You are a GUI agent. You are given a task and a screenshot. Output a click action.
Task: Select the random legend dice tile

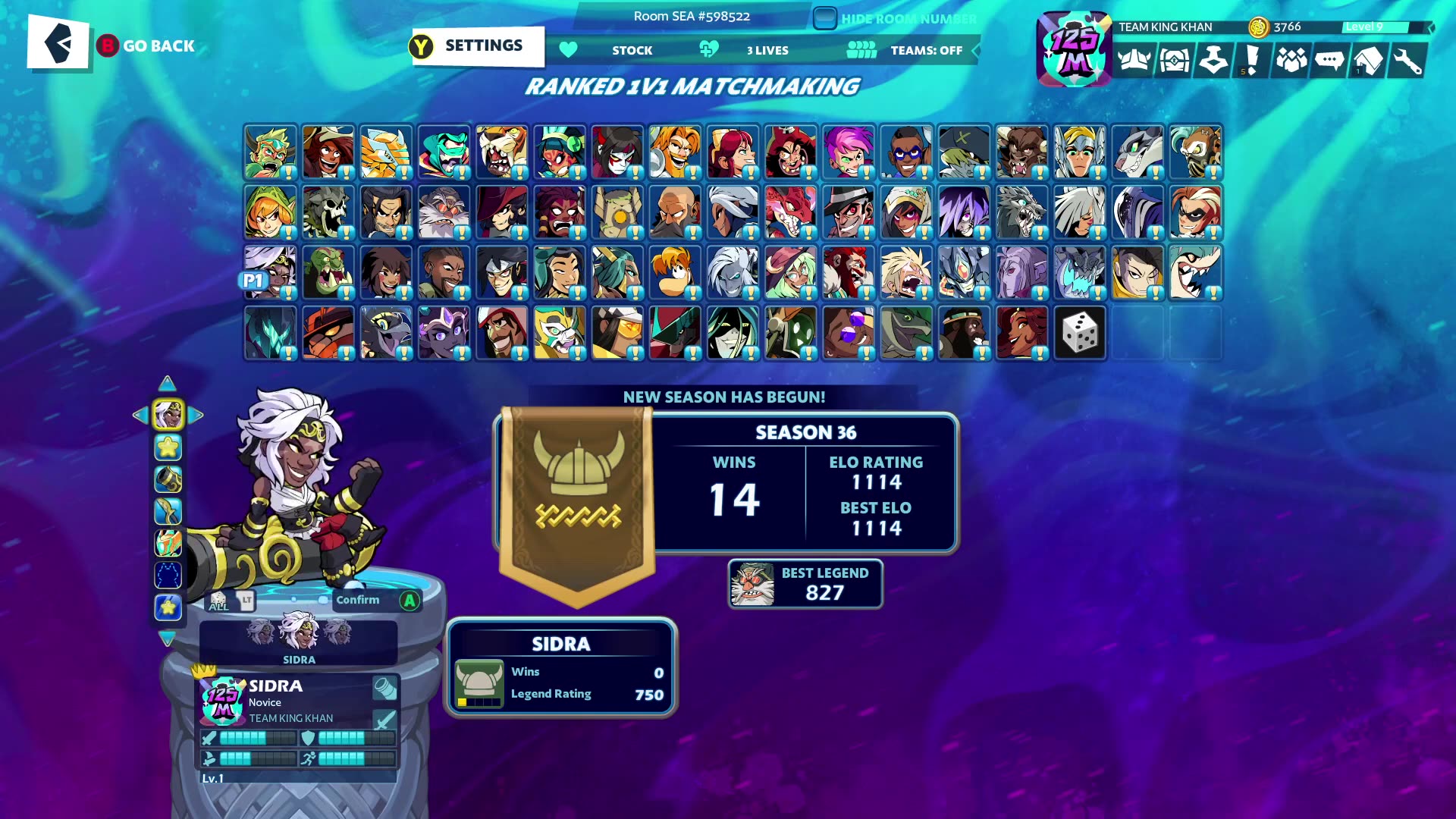[1080, 333]
